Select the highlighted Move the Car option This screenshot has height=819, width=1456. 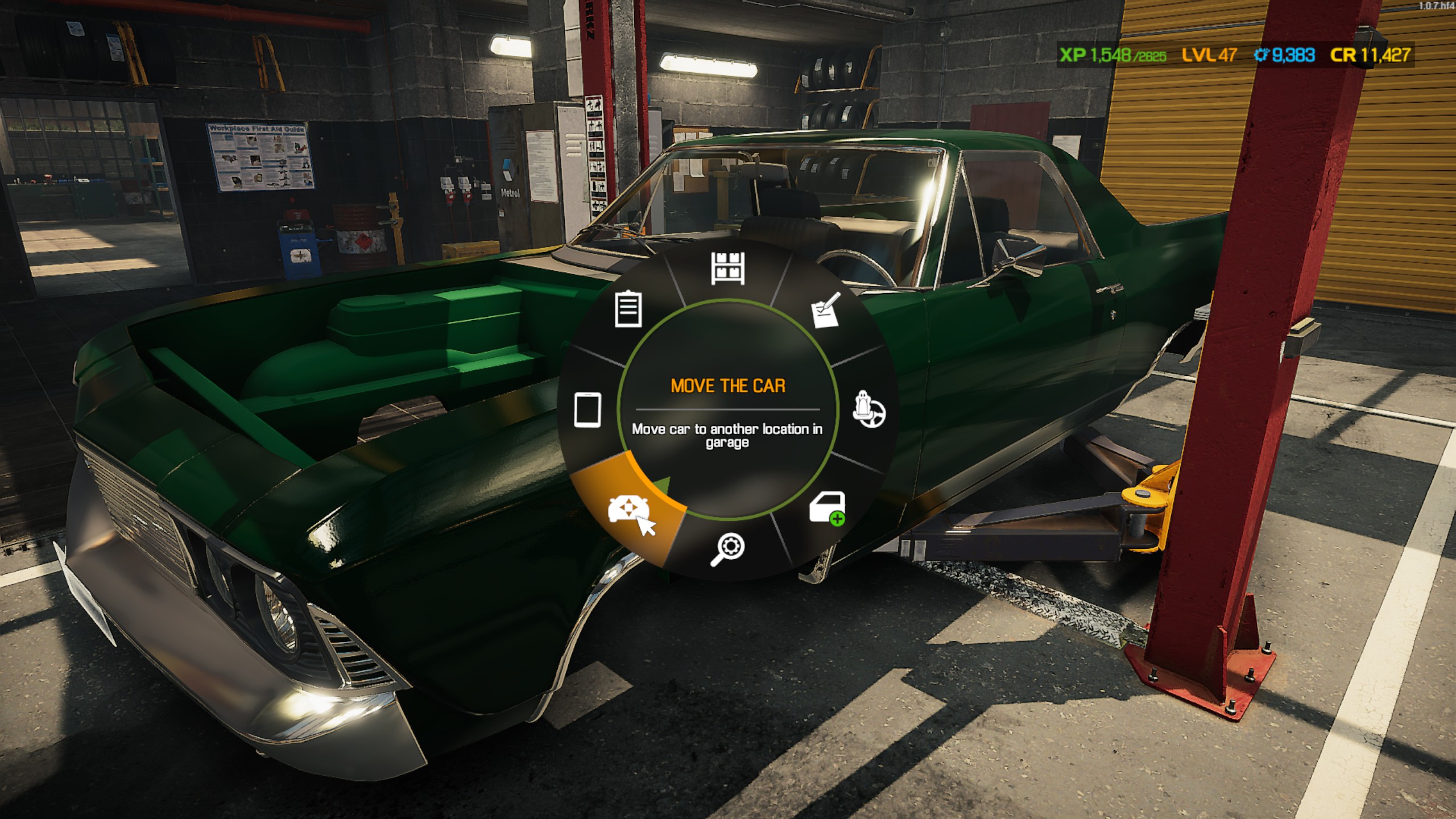pyautogui.click(x=627, y=510)
